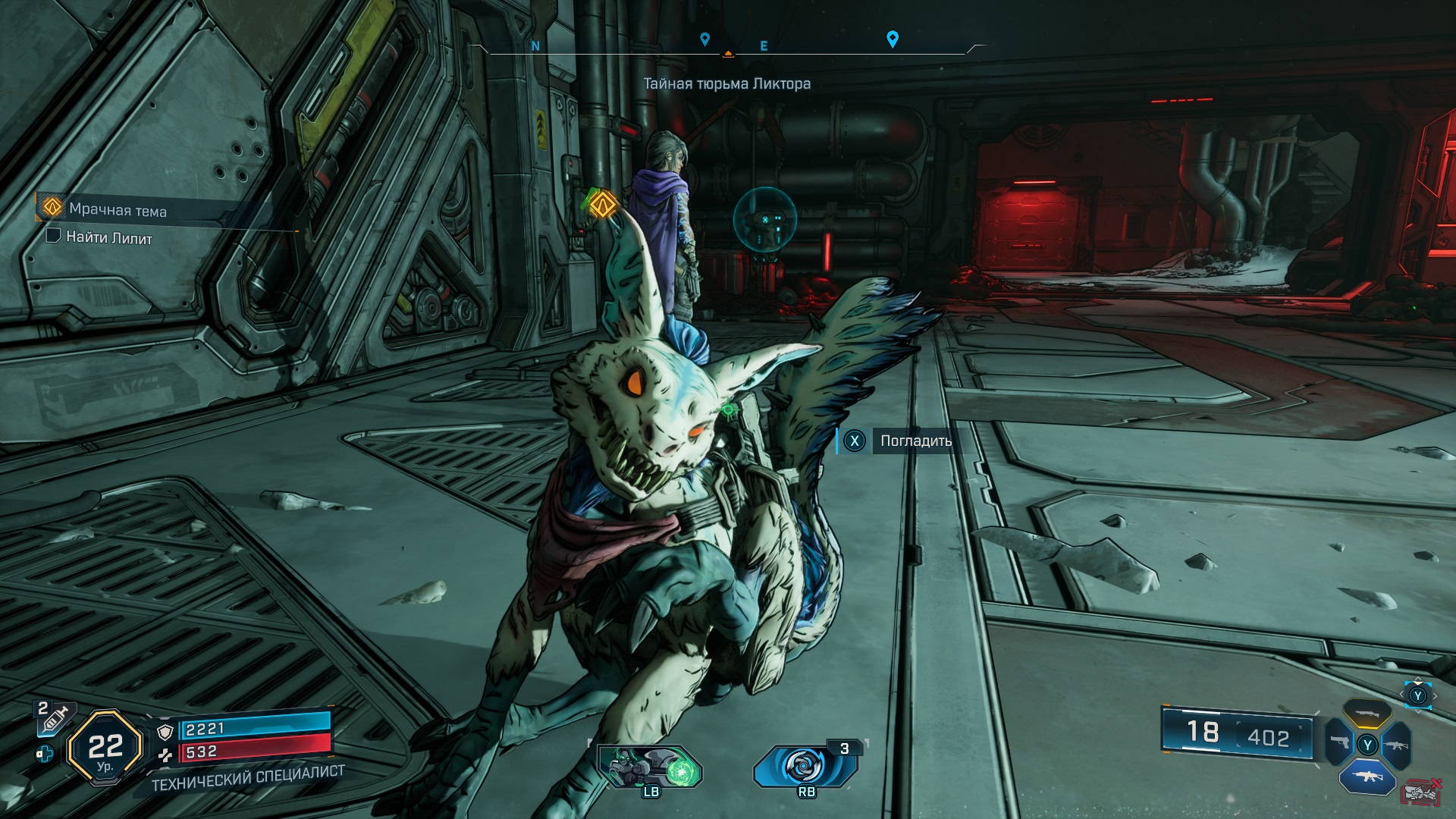Click the orange diamond quest waypoint marker
Screen dimensions: 1456x819
click(x=603, y=203)
